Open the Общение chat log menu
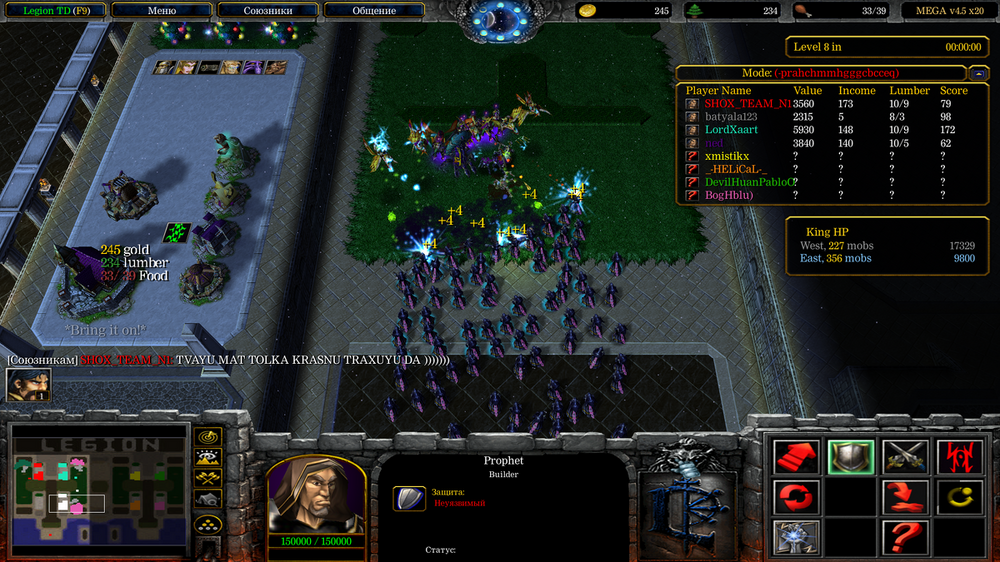This screenshot has width=1000, height=562. pyautogui.click(x=374, y=11)
